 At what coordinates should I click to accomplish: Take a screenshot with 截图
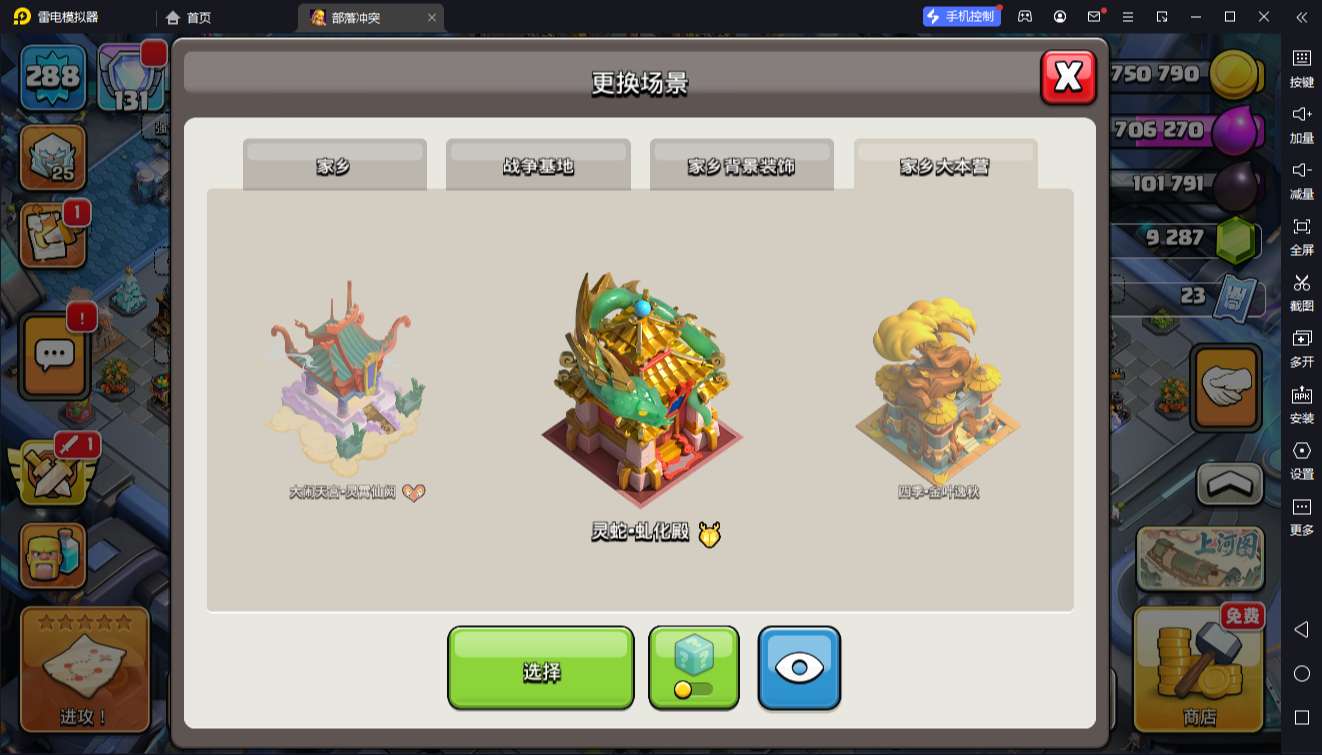point(1301,291)
